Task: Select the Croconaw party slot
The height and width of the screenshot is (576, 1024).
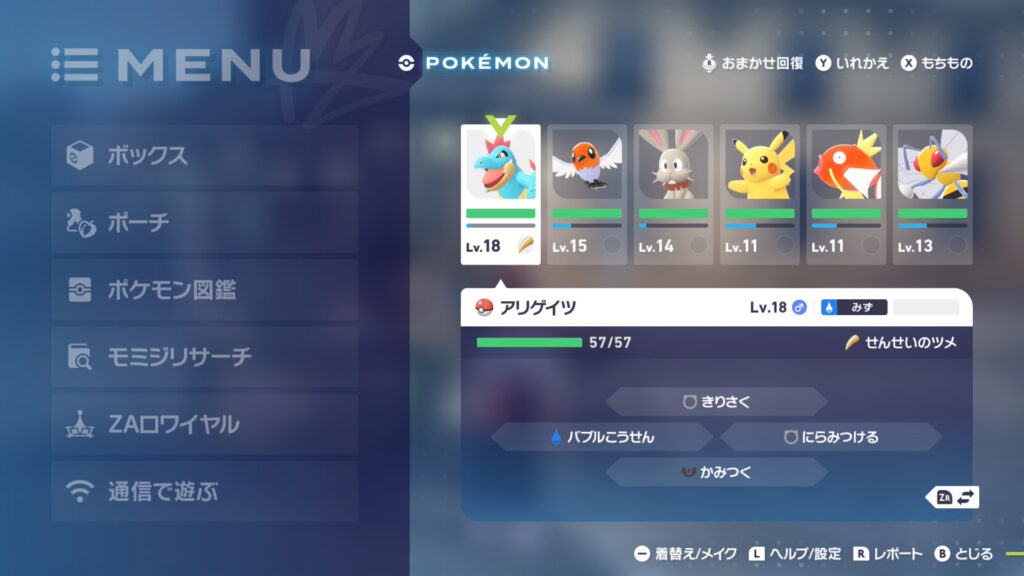Action: point(501,194)
